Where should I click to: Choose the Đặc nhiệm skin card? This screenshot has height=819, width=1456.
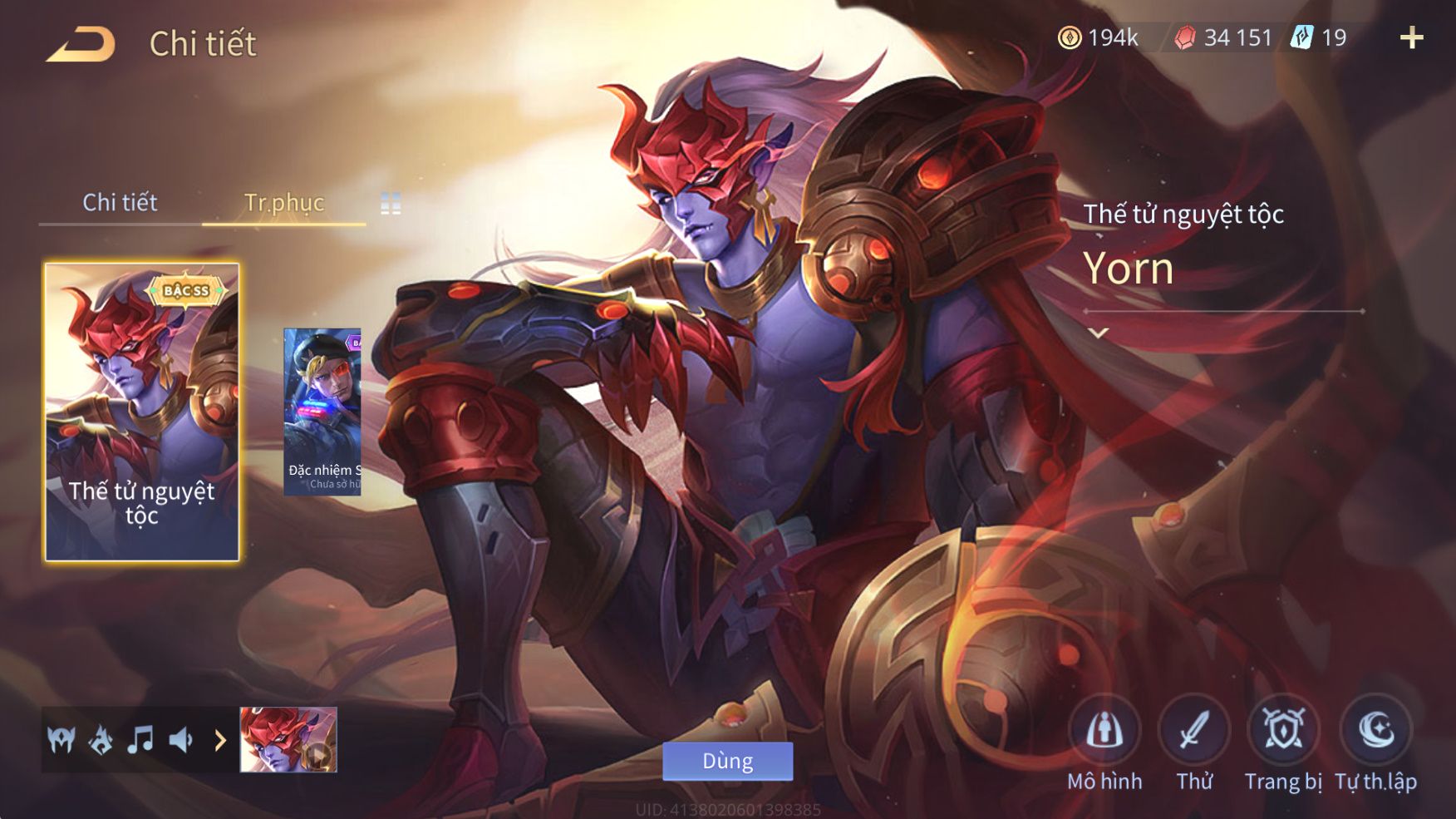322,412
